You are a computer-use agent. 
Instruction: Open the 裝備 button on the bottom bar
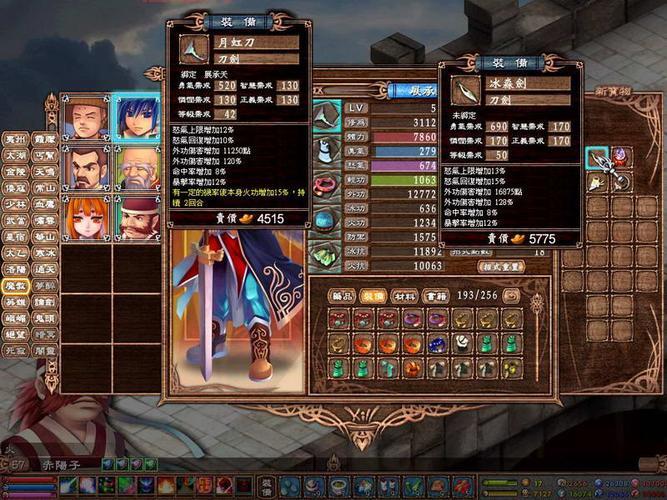tap(267, 487)
